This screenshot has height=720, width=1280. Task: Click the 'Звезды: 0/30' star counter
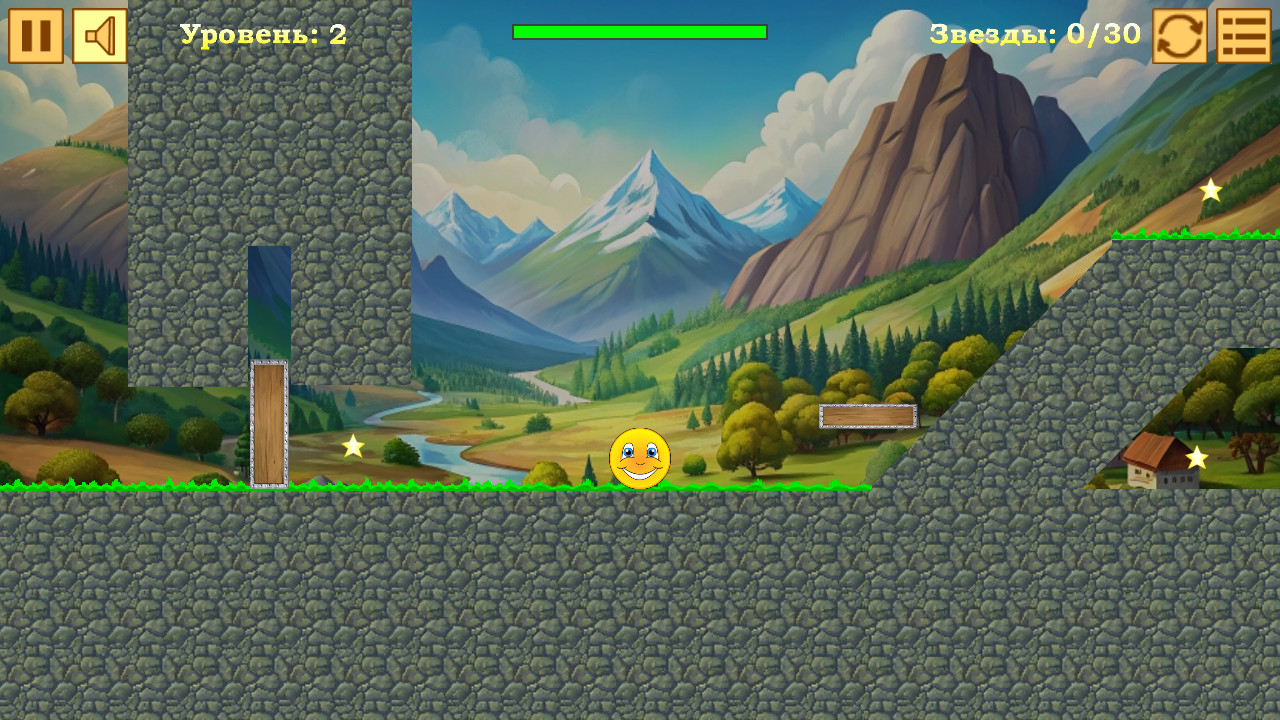tap(1035, 34)
